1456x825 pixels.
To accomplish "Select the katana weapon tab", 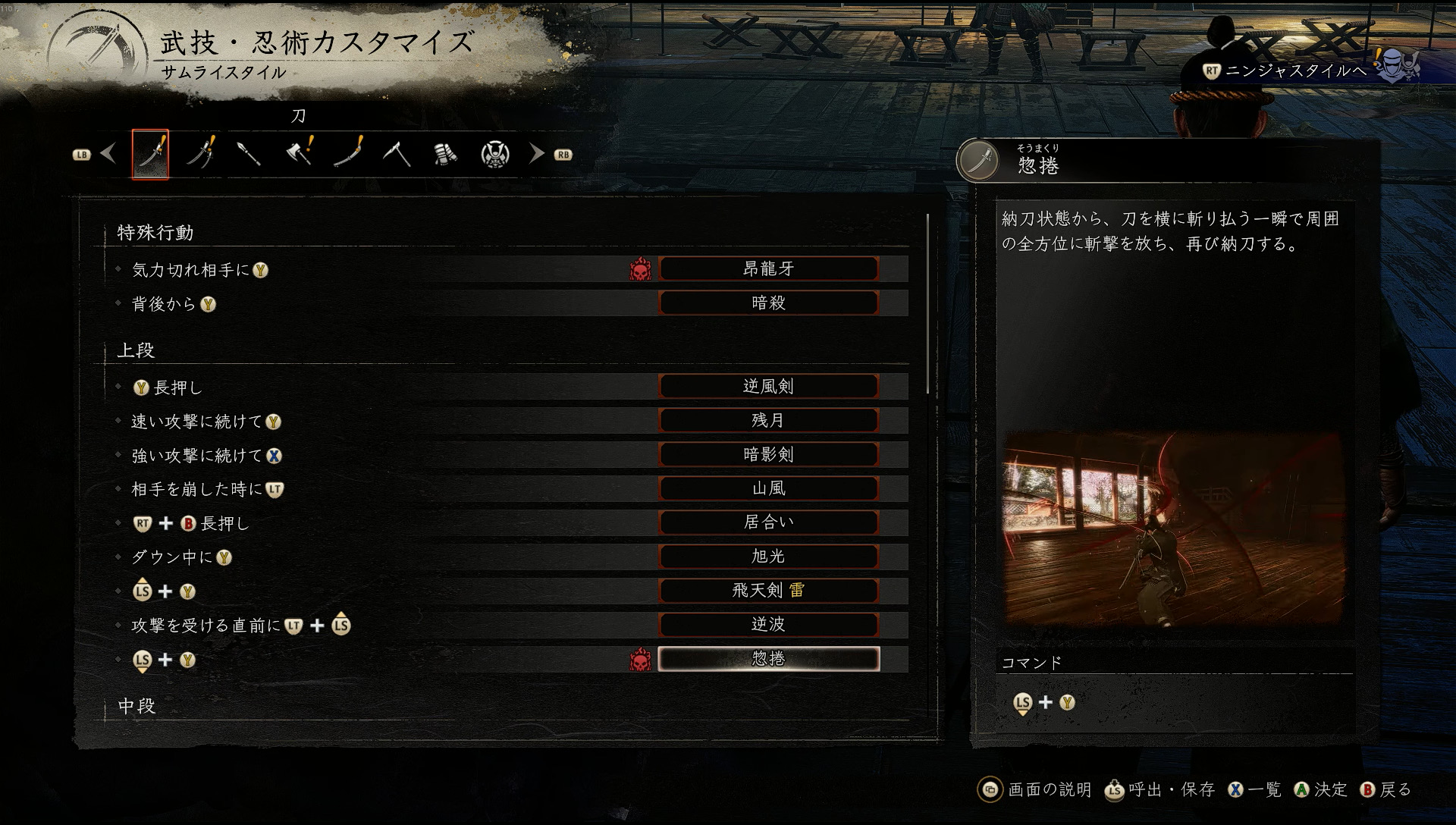I will (150, 154).
